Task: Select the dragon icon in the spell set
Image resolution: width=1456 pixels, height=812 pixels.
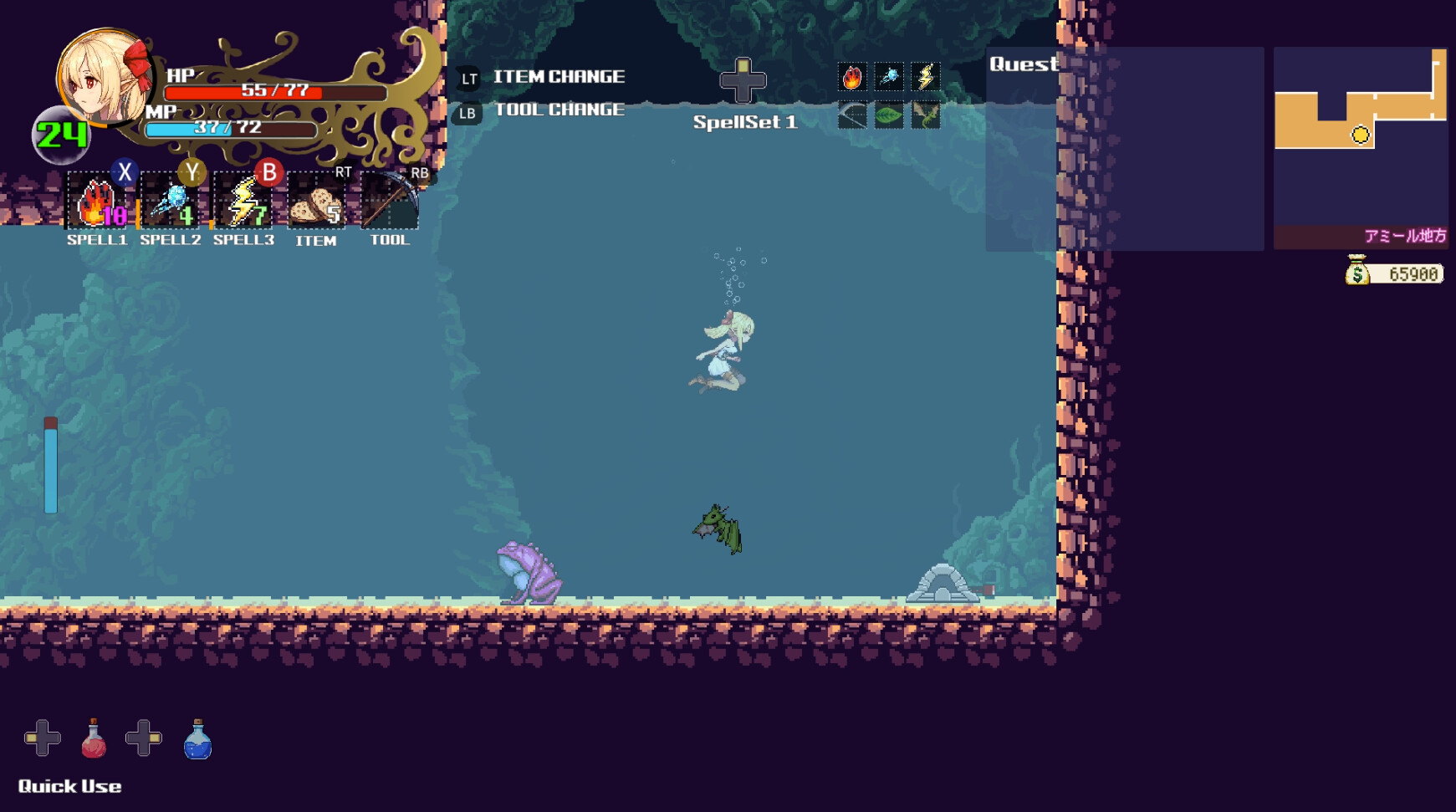Action: 926,115
